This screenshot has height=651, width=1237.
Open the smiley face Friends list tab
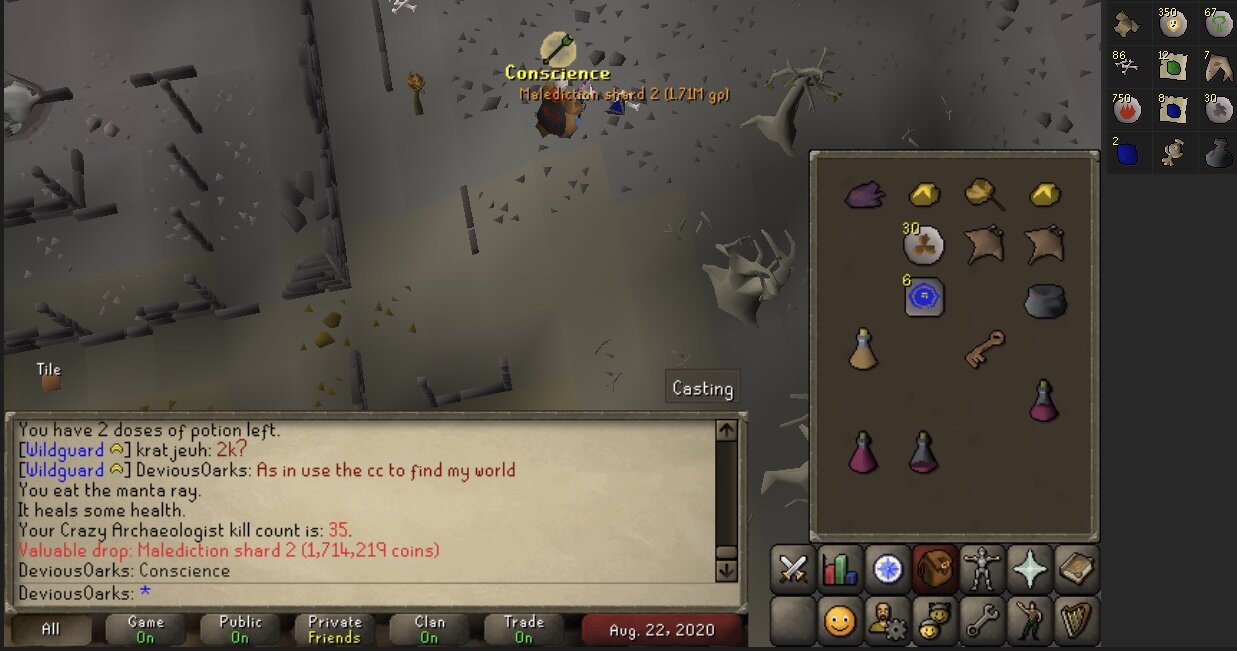tap(841, 622)
